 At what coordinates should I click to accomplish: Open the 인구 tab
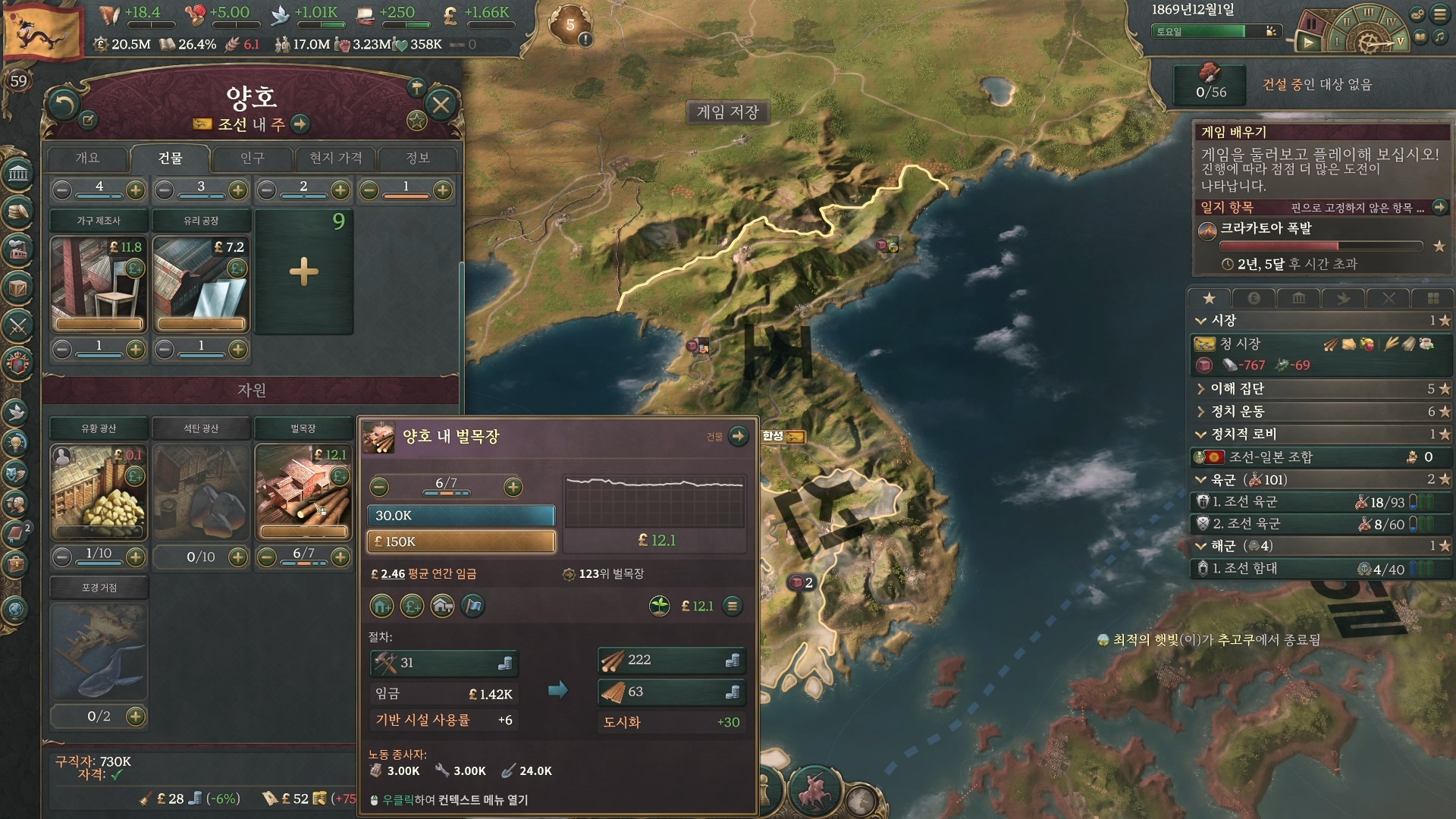pos(252,158)
